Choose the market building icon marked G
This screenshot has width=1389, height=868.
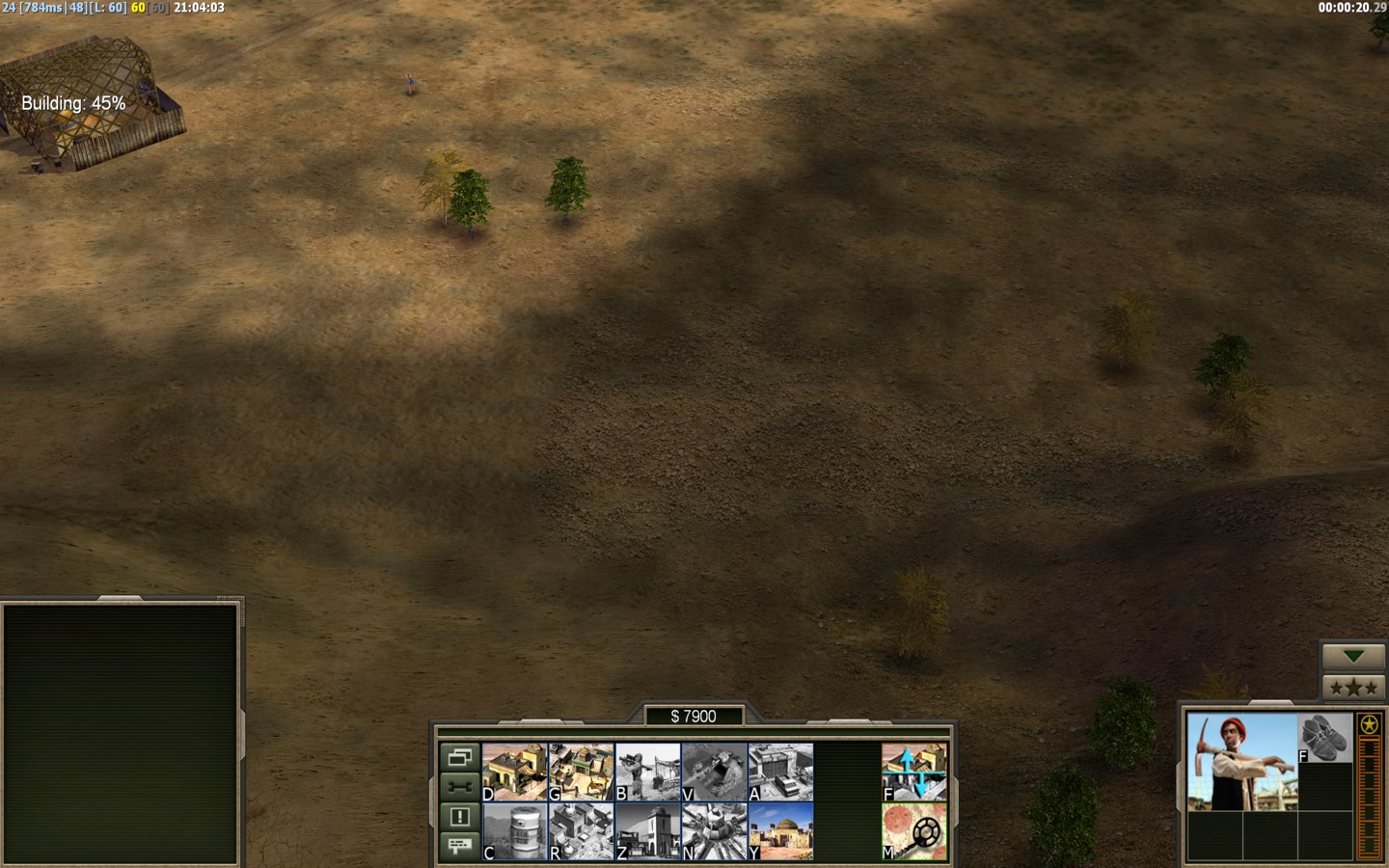coord(582,772)
